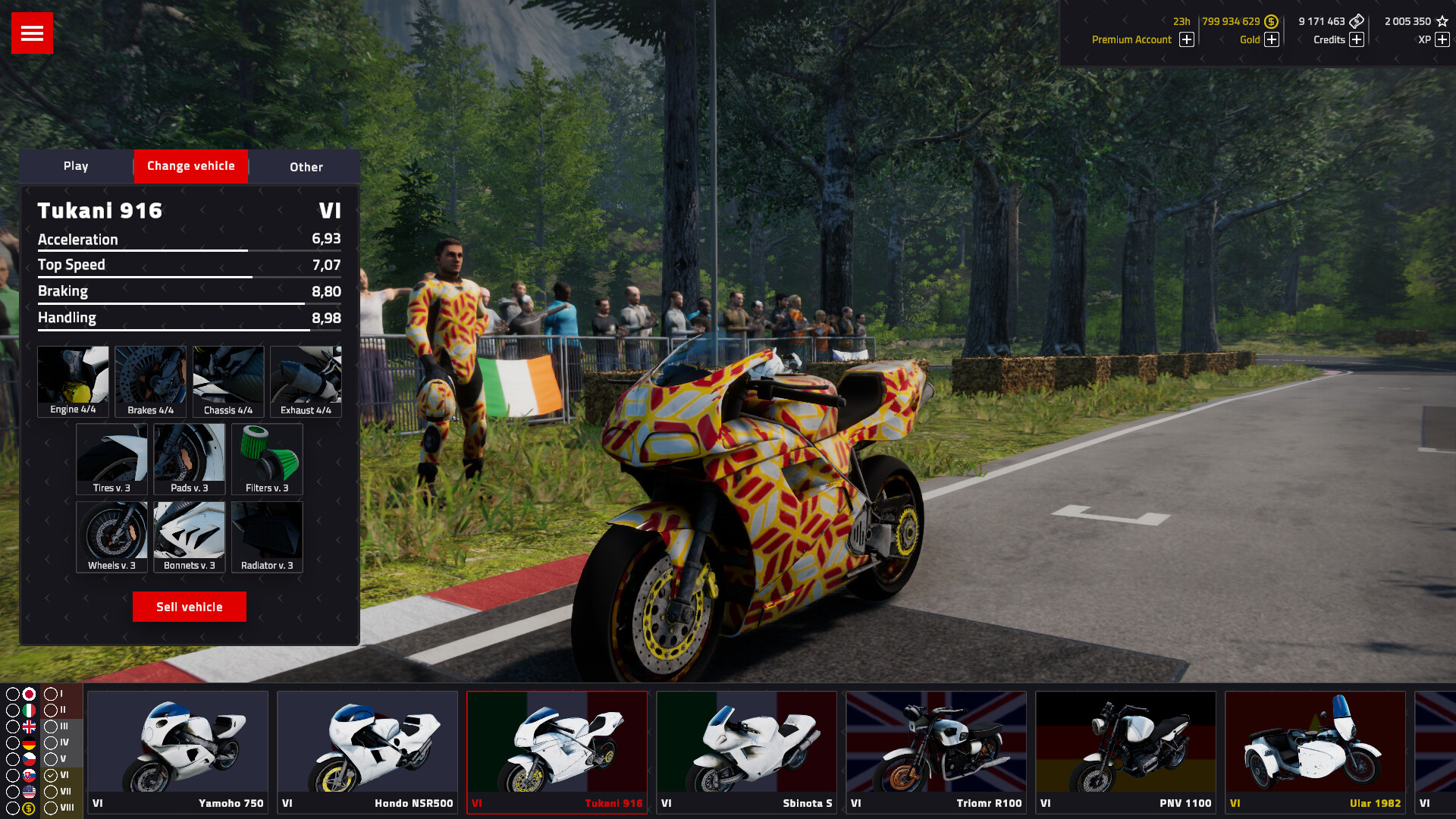Click the plus to buy Gold

click(x=1273, y=39)
